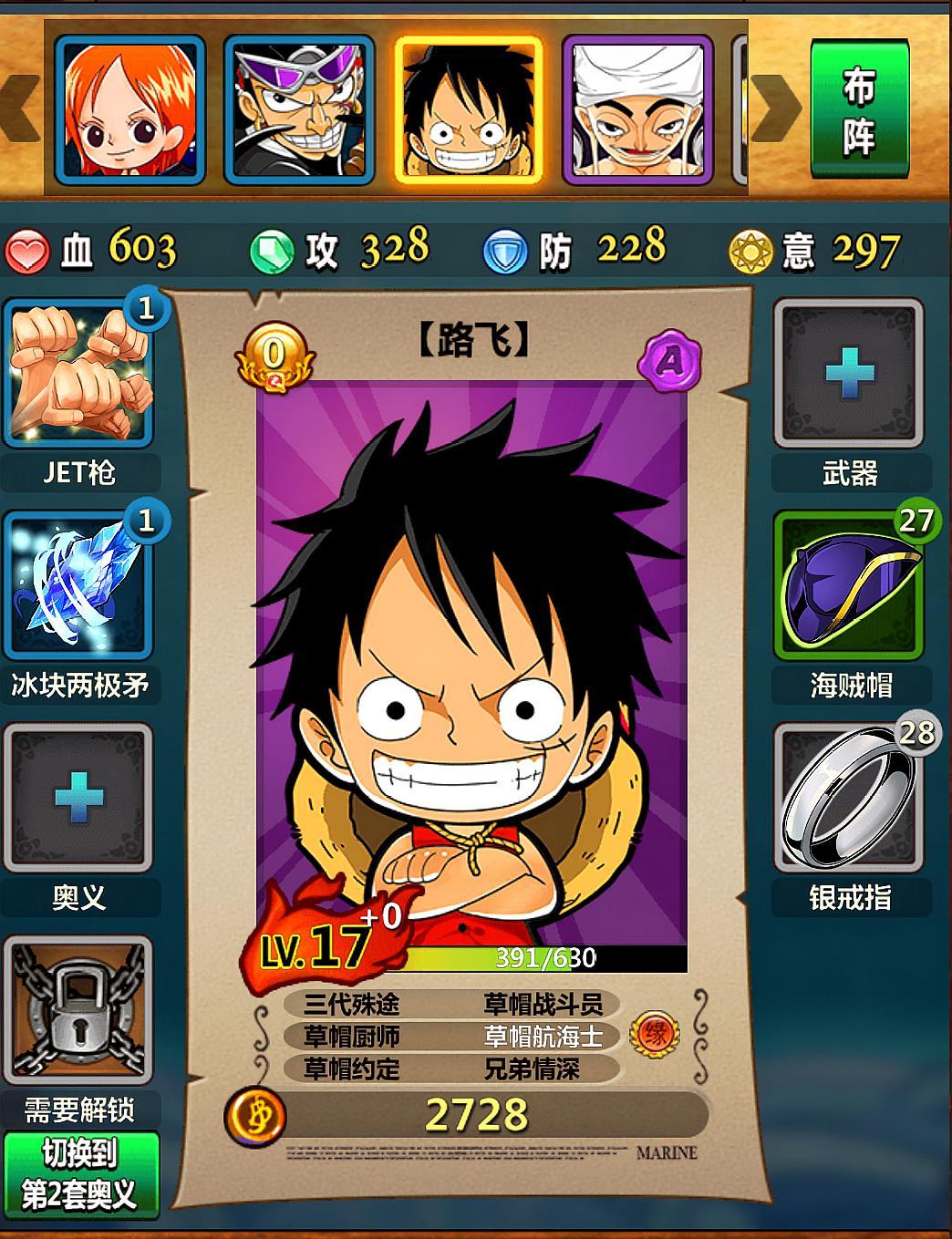Select Nami's portrait in the roster
The image size is (952, 1239).
129,109
